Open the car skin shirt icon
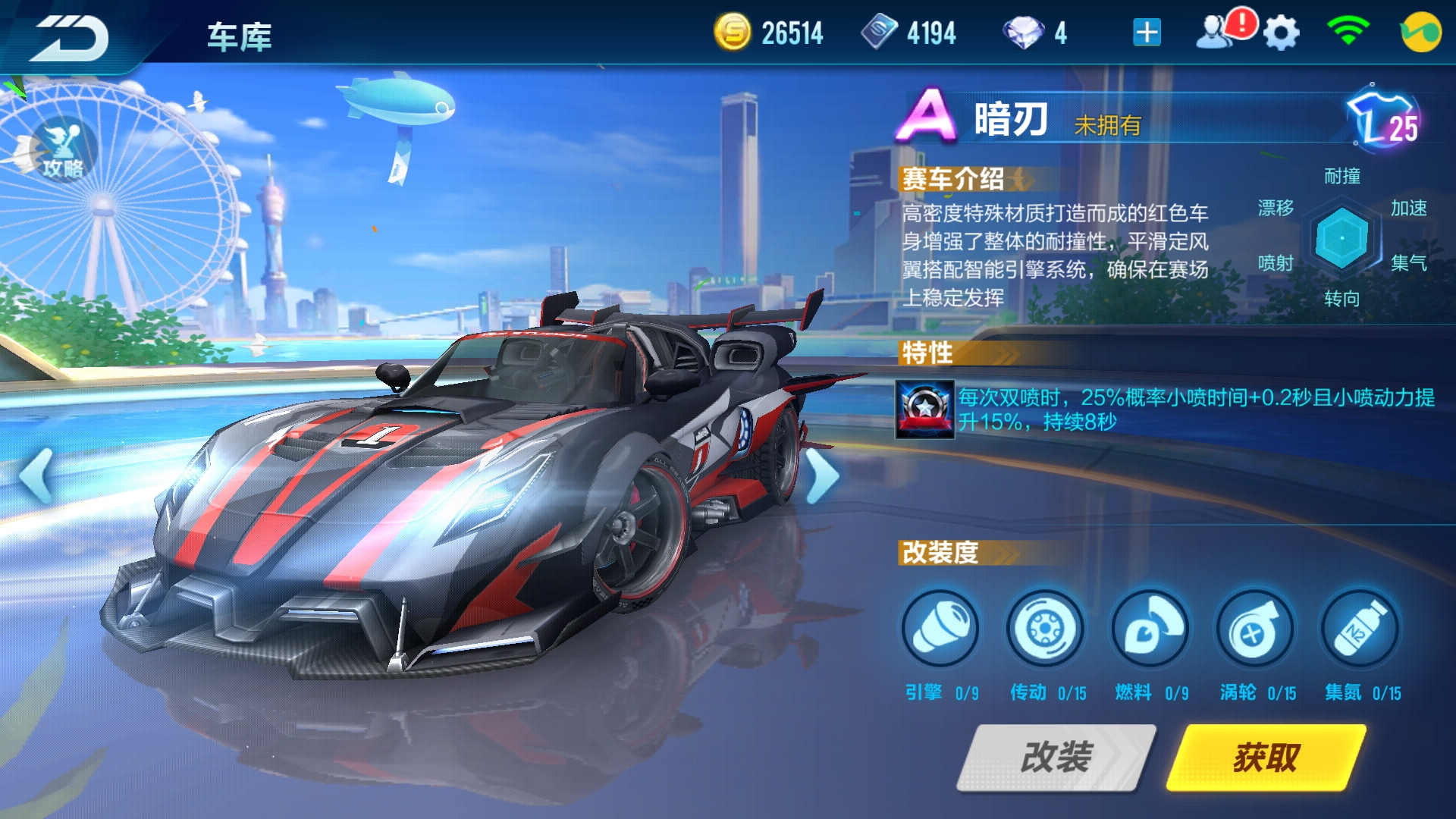 pos(1385,121)
